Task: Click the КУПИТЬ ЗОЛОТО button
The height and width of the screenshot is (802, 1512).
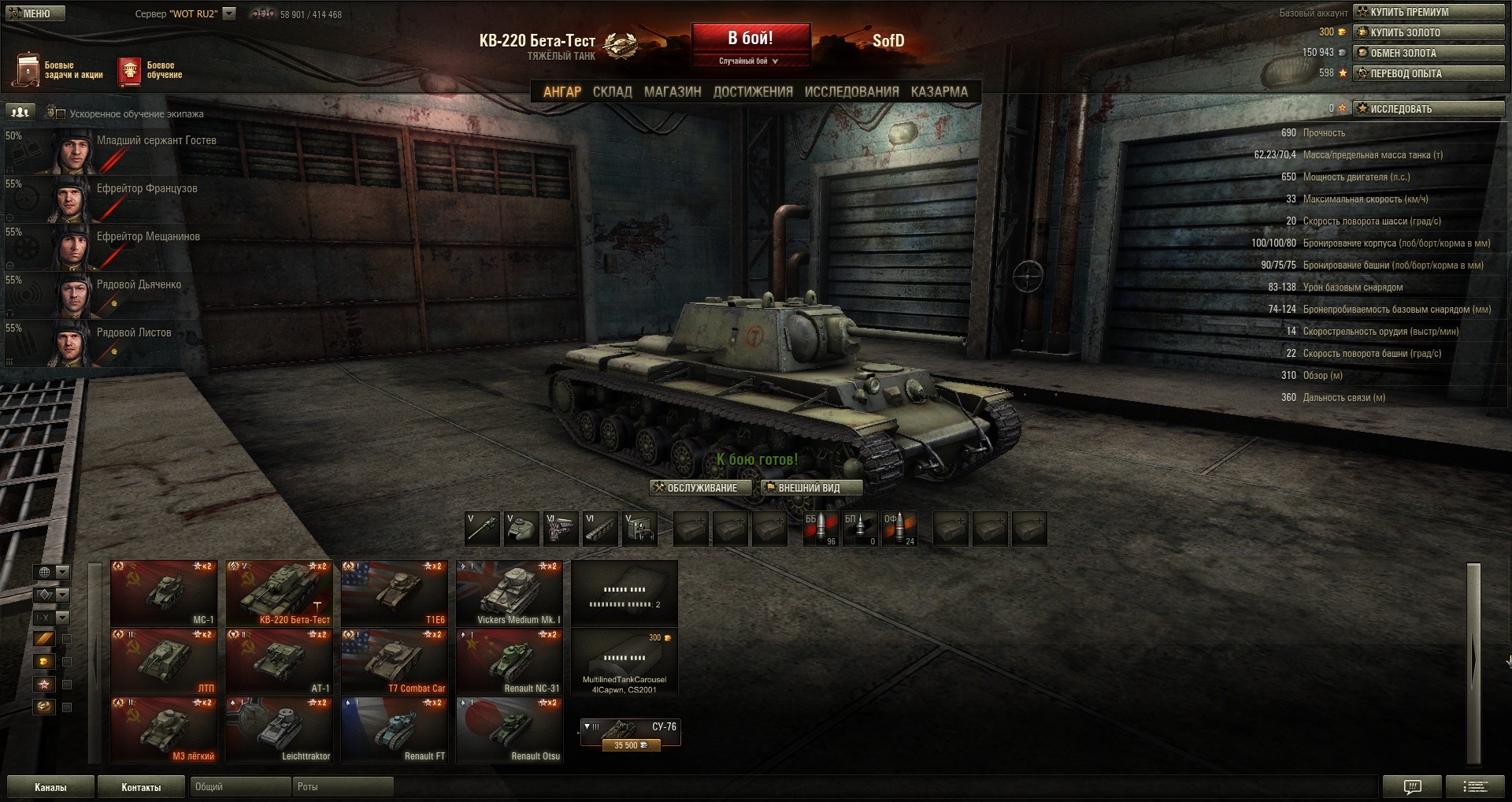Action: (x=1428, y=32)
